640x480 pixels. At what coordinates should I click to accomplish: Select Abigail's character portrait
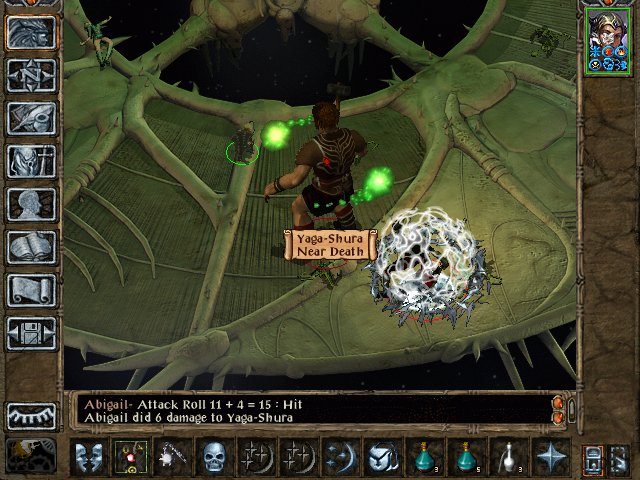point(609,41)
